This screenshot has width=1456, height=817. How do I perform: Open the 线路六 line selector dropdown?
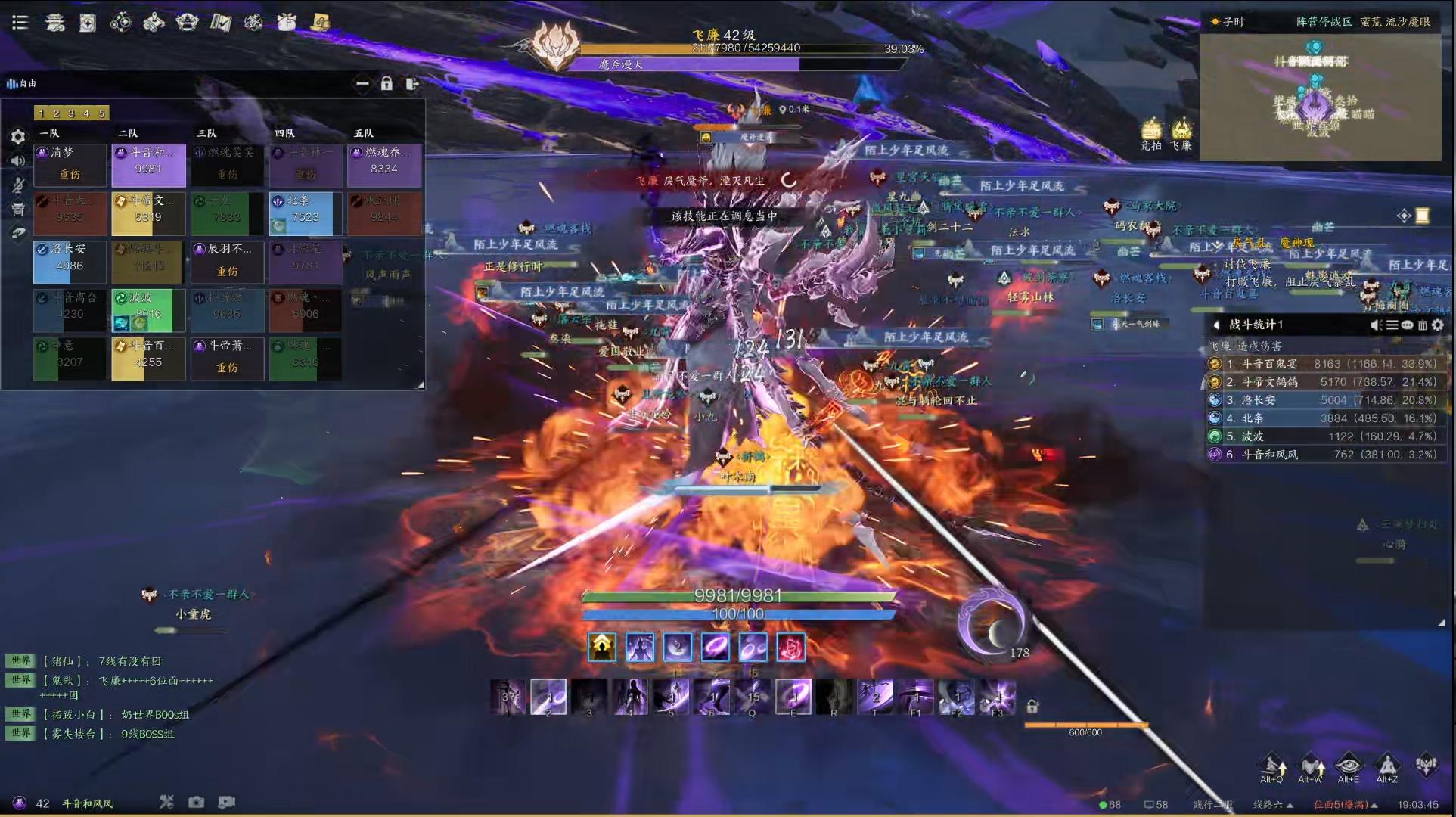point(1273,804)
